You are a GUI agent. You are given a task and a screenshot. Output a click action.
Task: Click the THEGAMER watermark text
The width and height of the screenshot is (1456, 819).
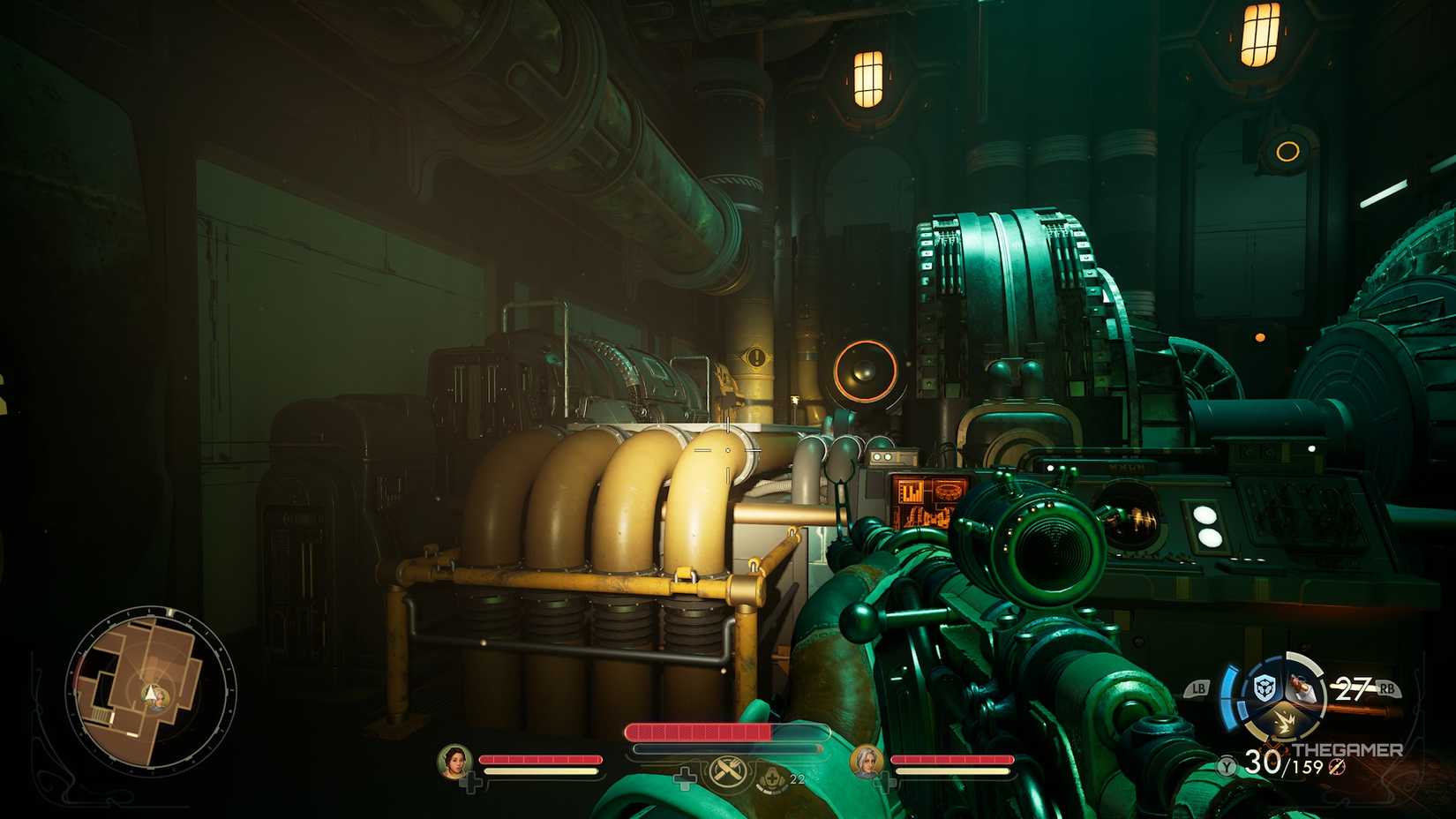[x=1348, y=749]
